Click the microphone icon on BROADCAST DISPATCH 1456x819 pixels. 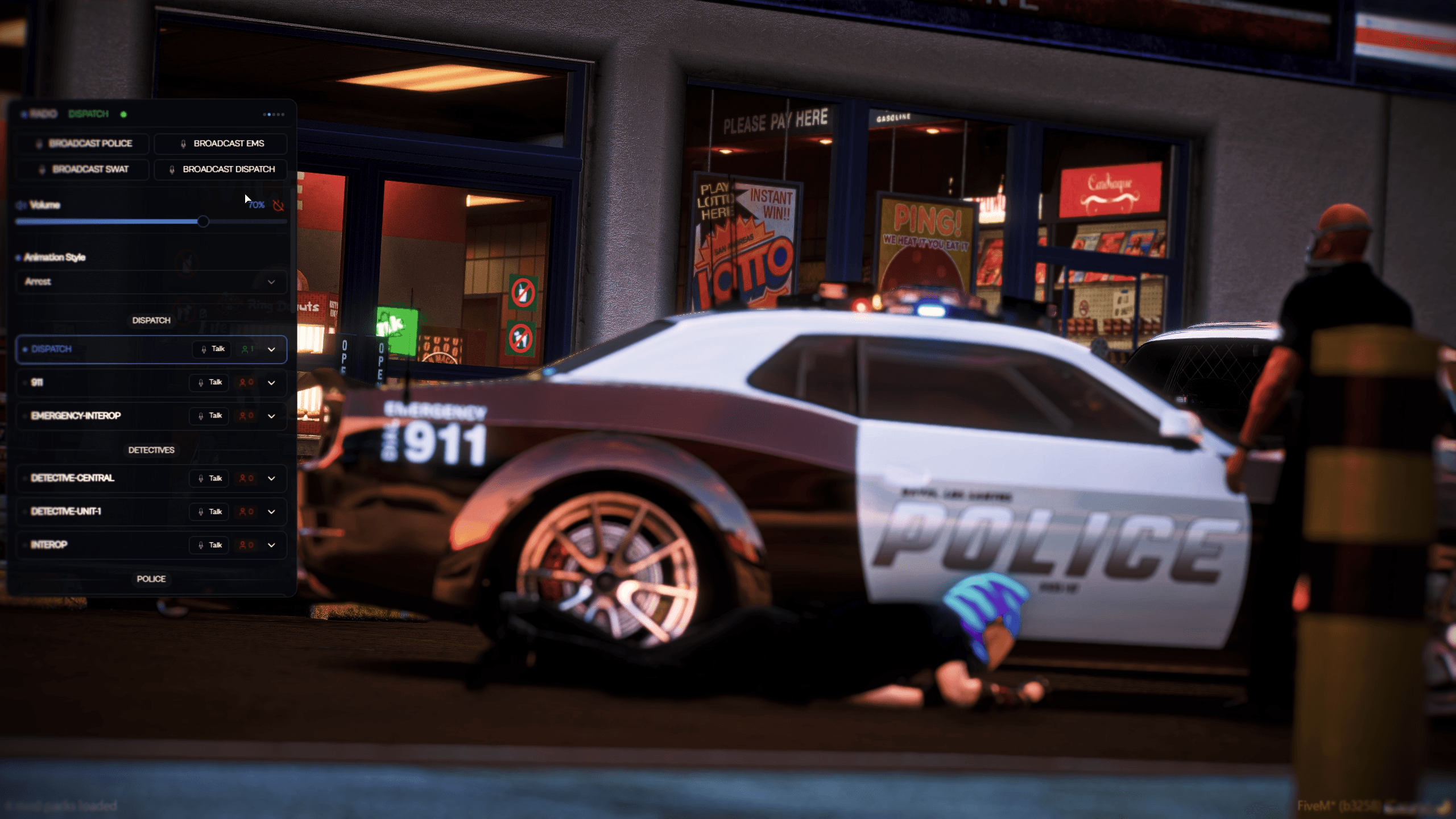click(x=172, y=169)
